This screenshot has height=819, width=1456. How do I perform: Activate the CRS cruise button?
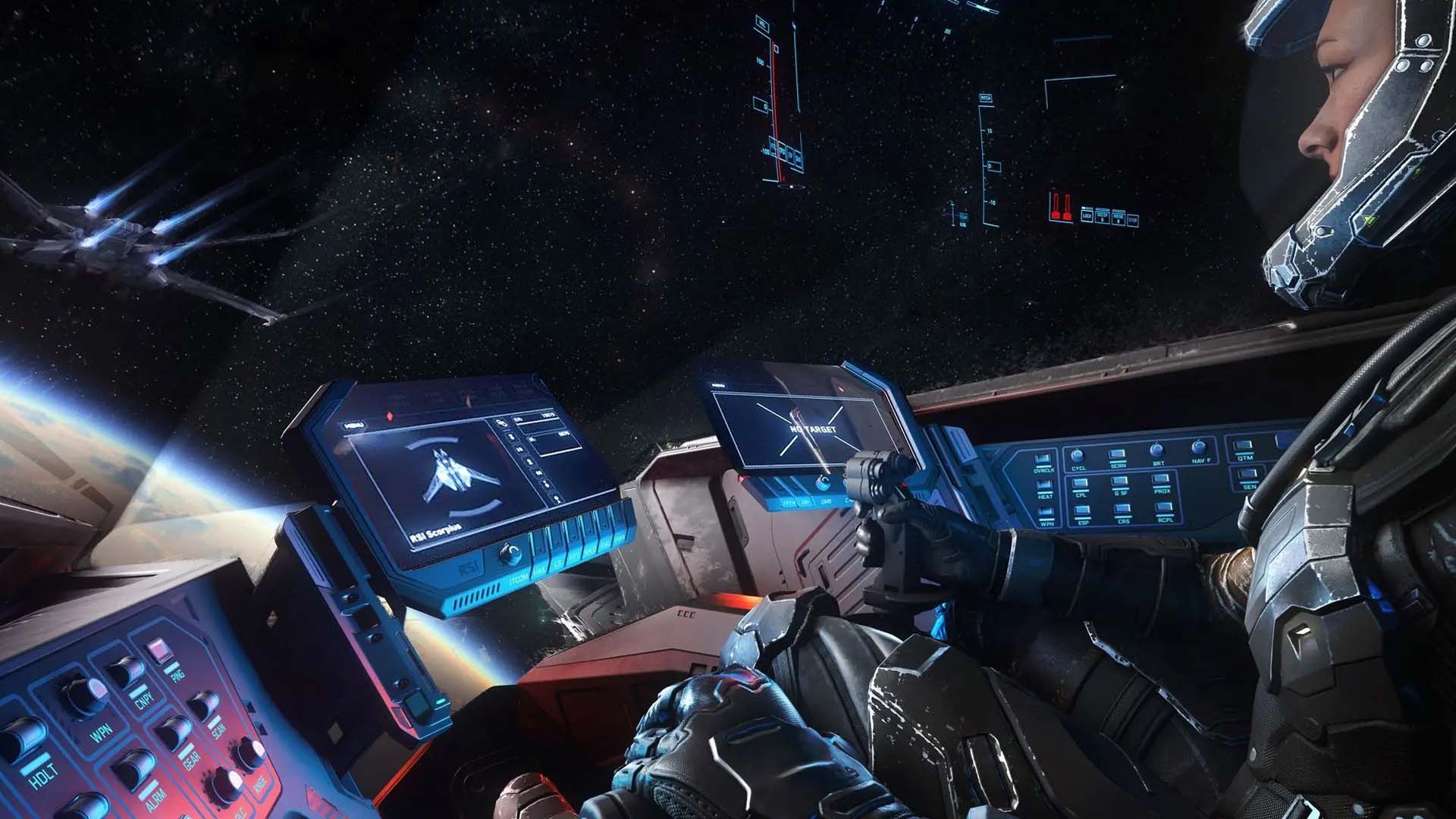tap(1123, 510)
